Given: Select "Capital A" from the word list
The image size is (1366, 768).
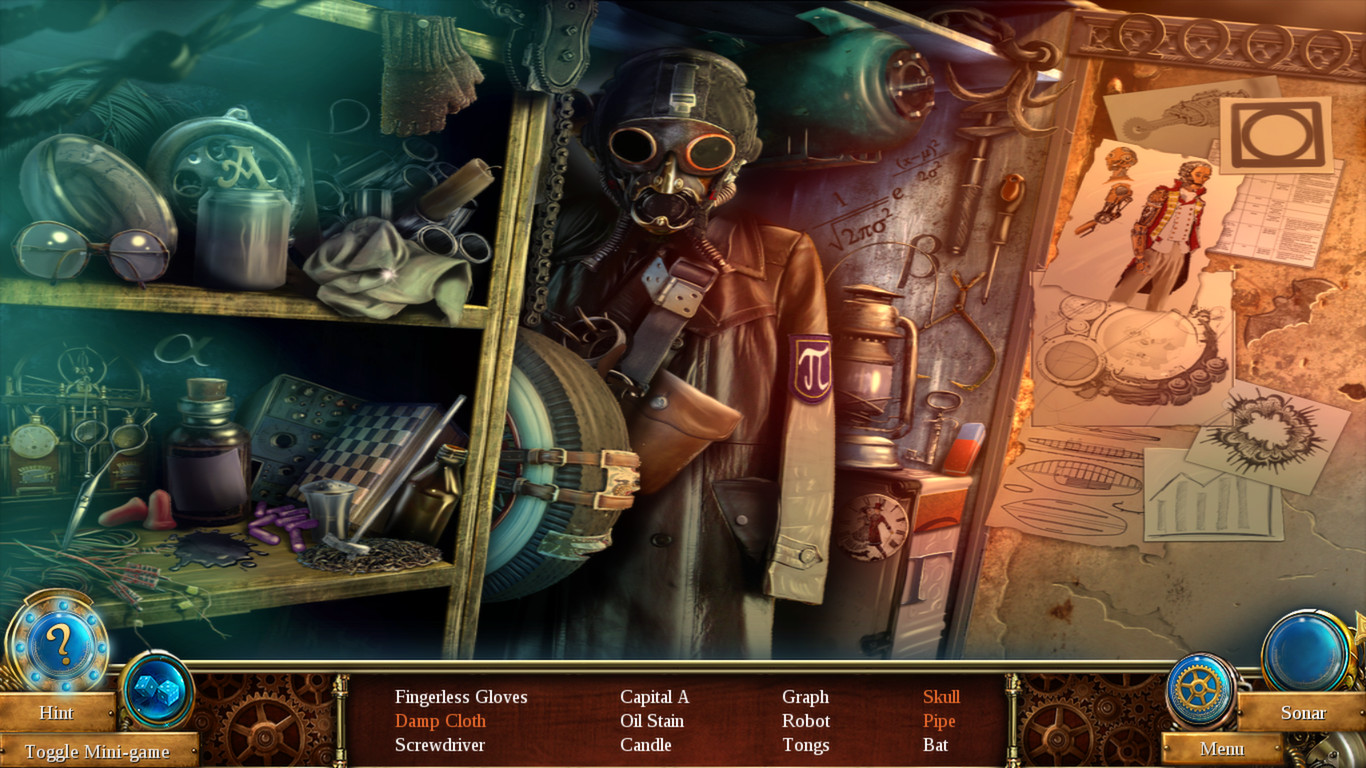Looking at the screenshot, I should tap(656, 696).
